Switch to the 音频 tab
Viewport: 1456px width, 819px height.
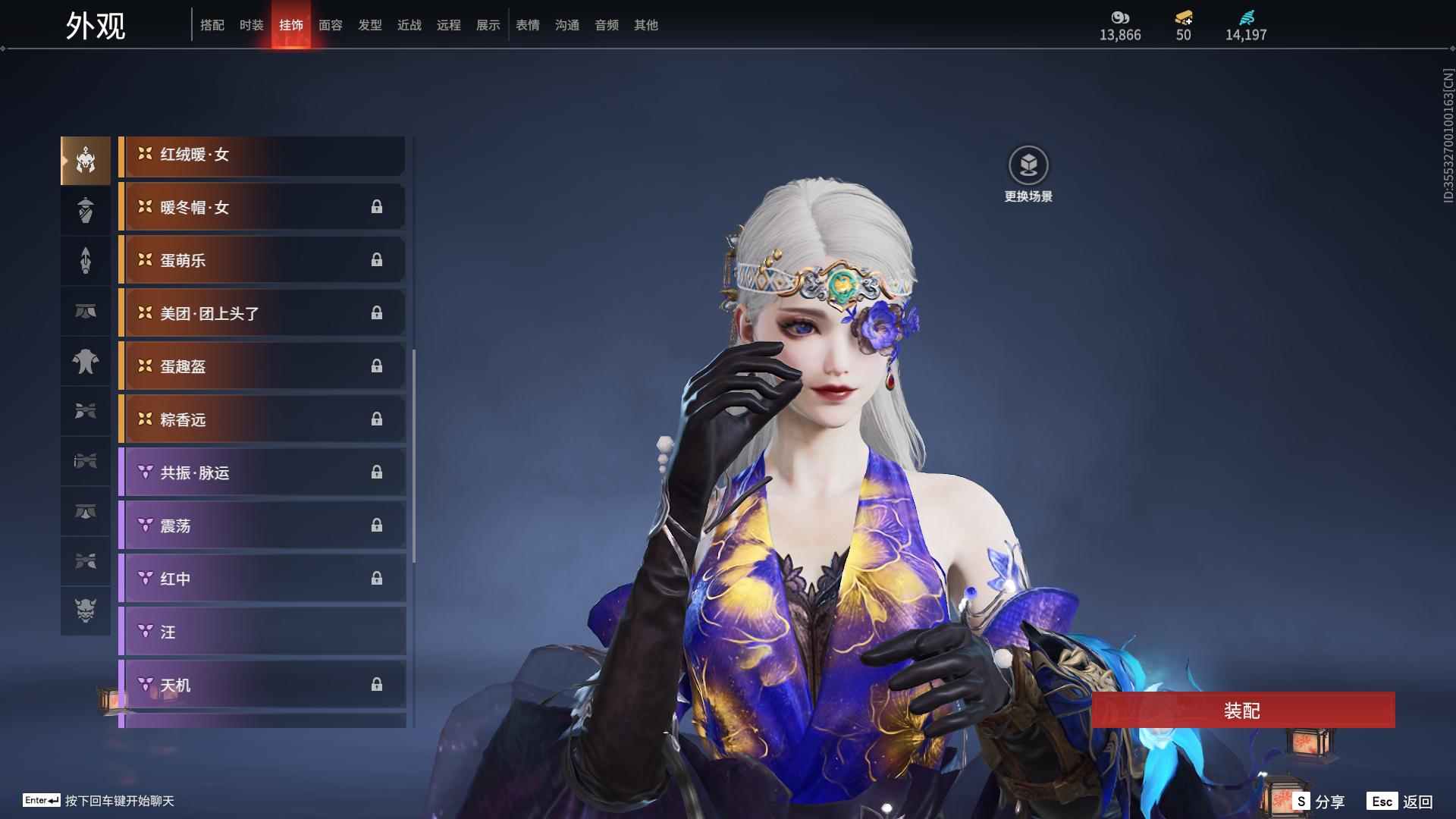pyautogui.click(x=606, y=25)
